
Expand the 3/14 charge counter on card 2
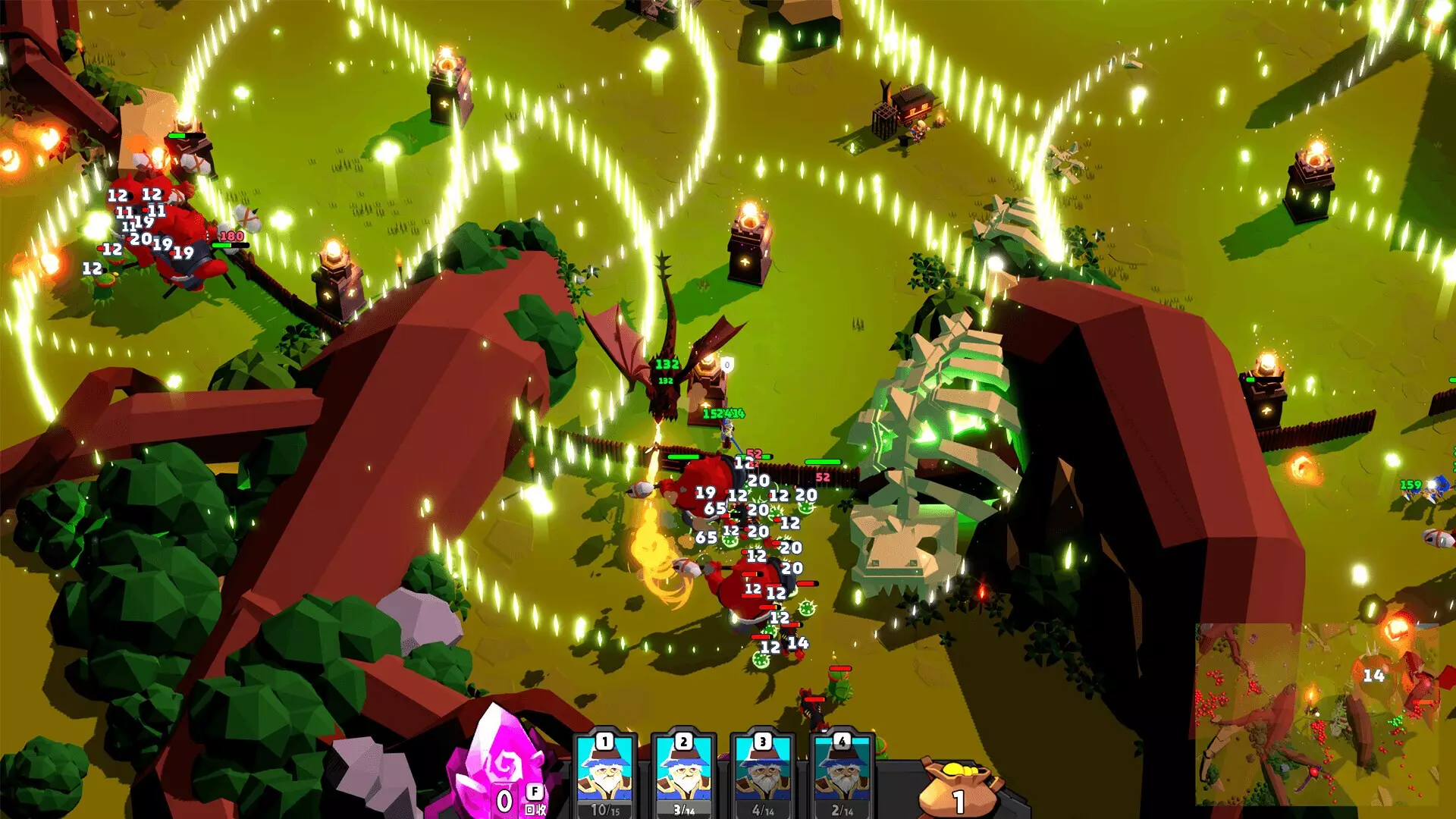(684, 811)
